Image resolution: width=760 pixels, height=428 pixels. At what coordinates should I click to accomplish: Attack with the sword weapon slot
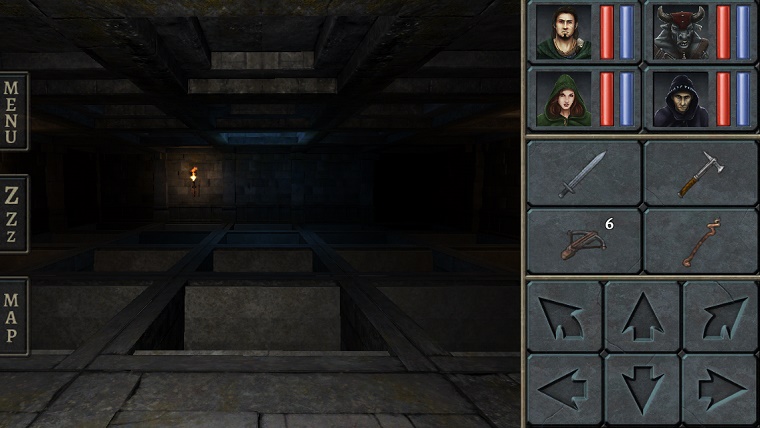pyautogui.click(x=583, y=173)
